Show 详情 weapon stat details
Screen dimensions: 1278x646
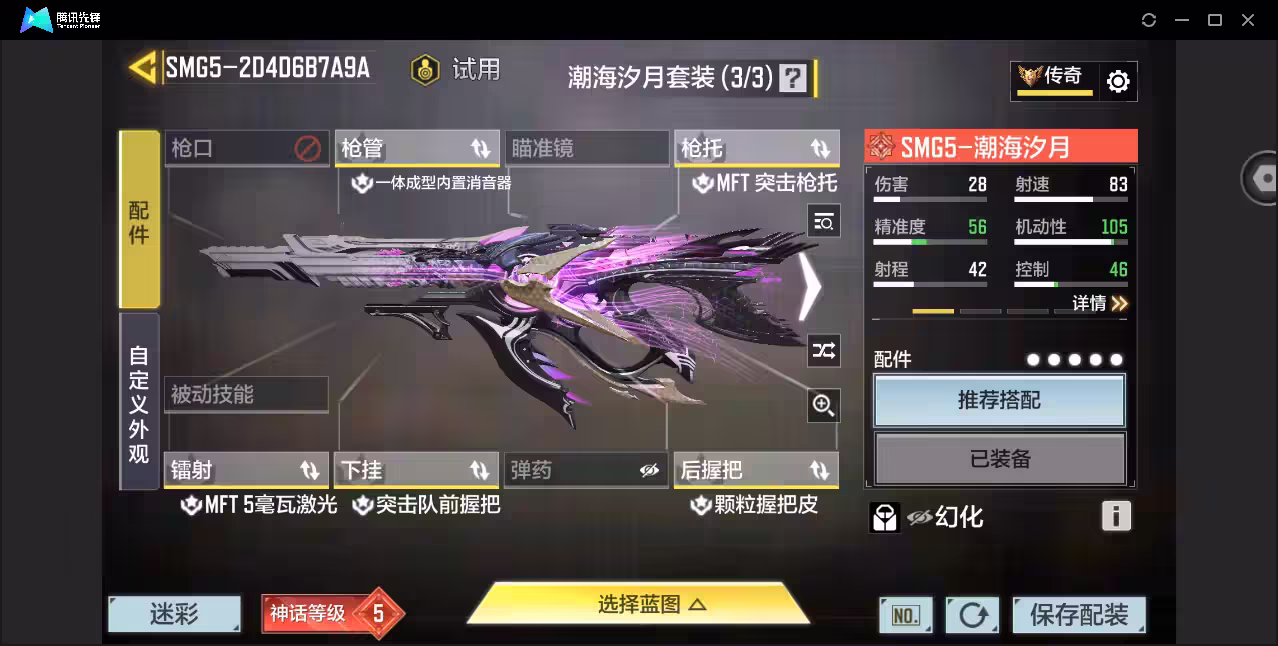click(x=1100, y=303)
